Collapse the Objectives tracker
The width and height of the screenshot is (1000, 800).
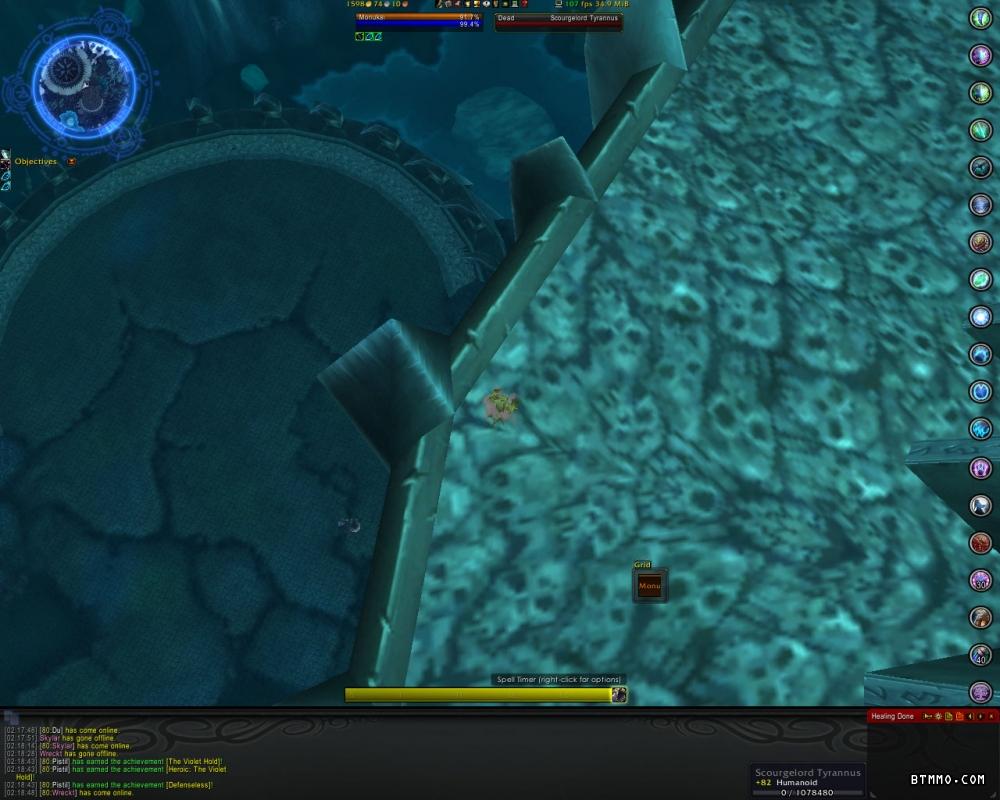(71, 161)
